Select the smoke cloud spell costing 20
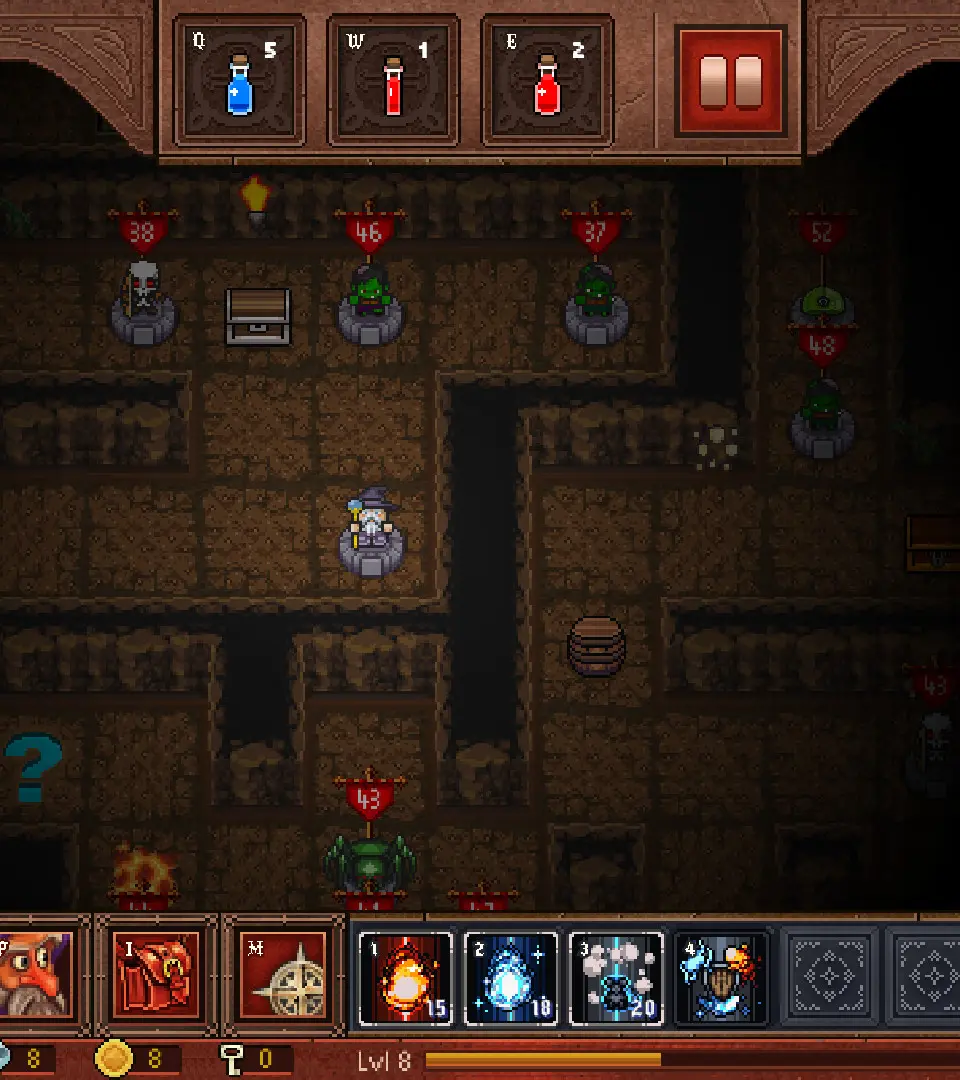This screenshot has height=1080, width=960. pos(616,978)
